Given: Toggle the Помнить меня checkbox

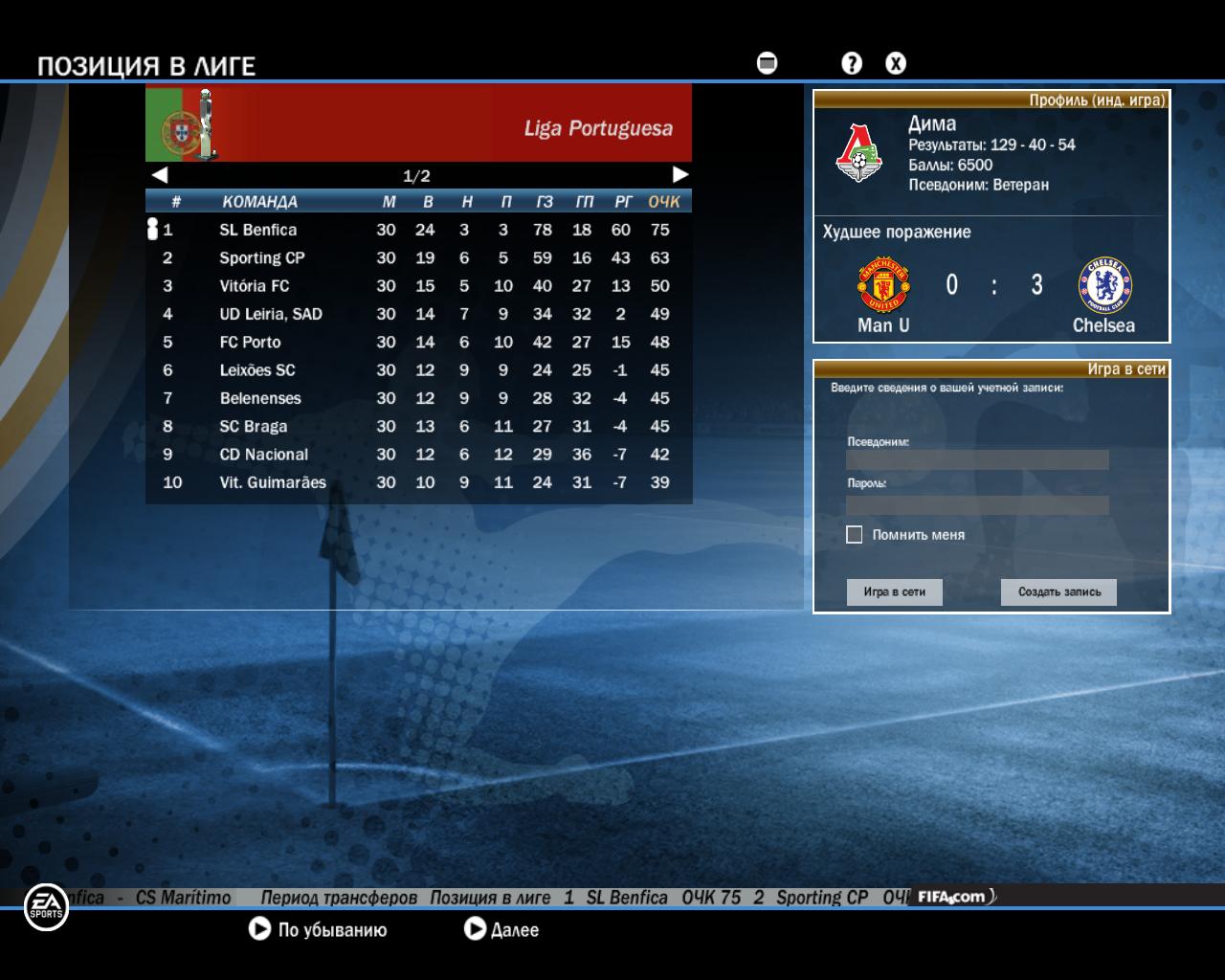Looking at the screenshot, I should coord(855,535).
